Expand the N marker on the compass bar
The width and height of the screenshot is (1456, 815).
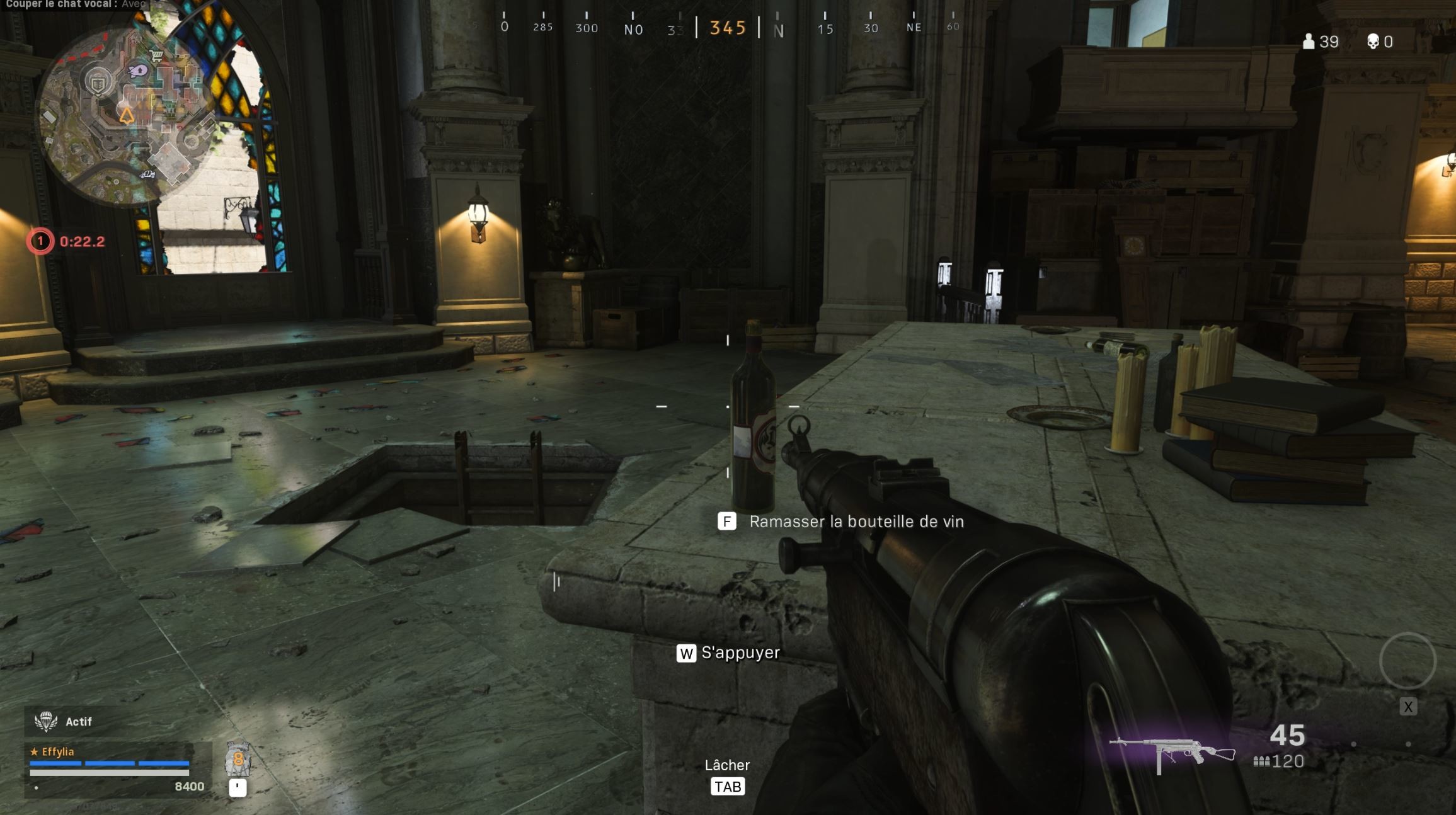tap(779, 30)
